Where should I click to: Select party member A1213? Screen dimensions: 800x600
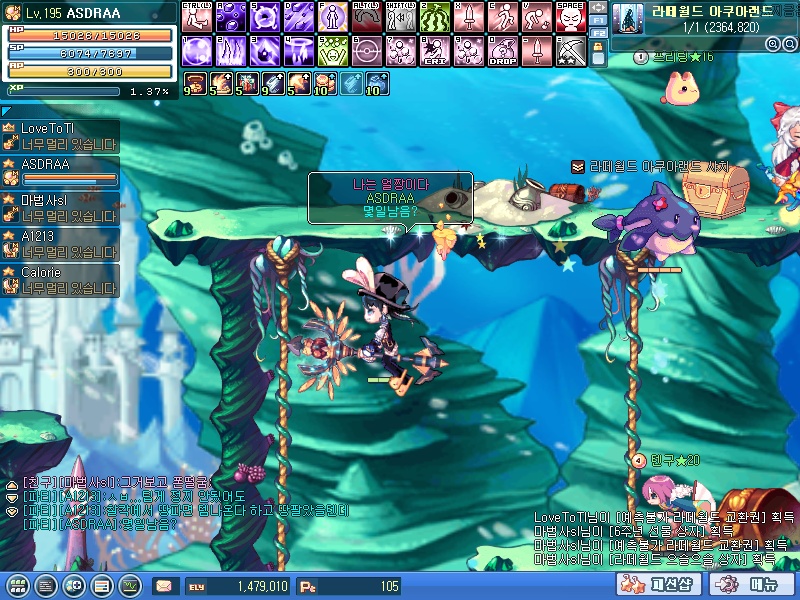60,243
